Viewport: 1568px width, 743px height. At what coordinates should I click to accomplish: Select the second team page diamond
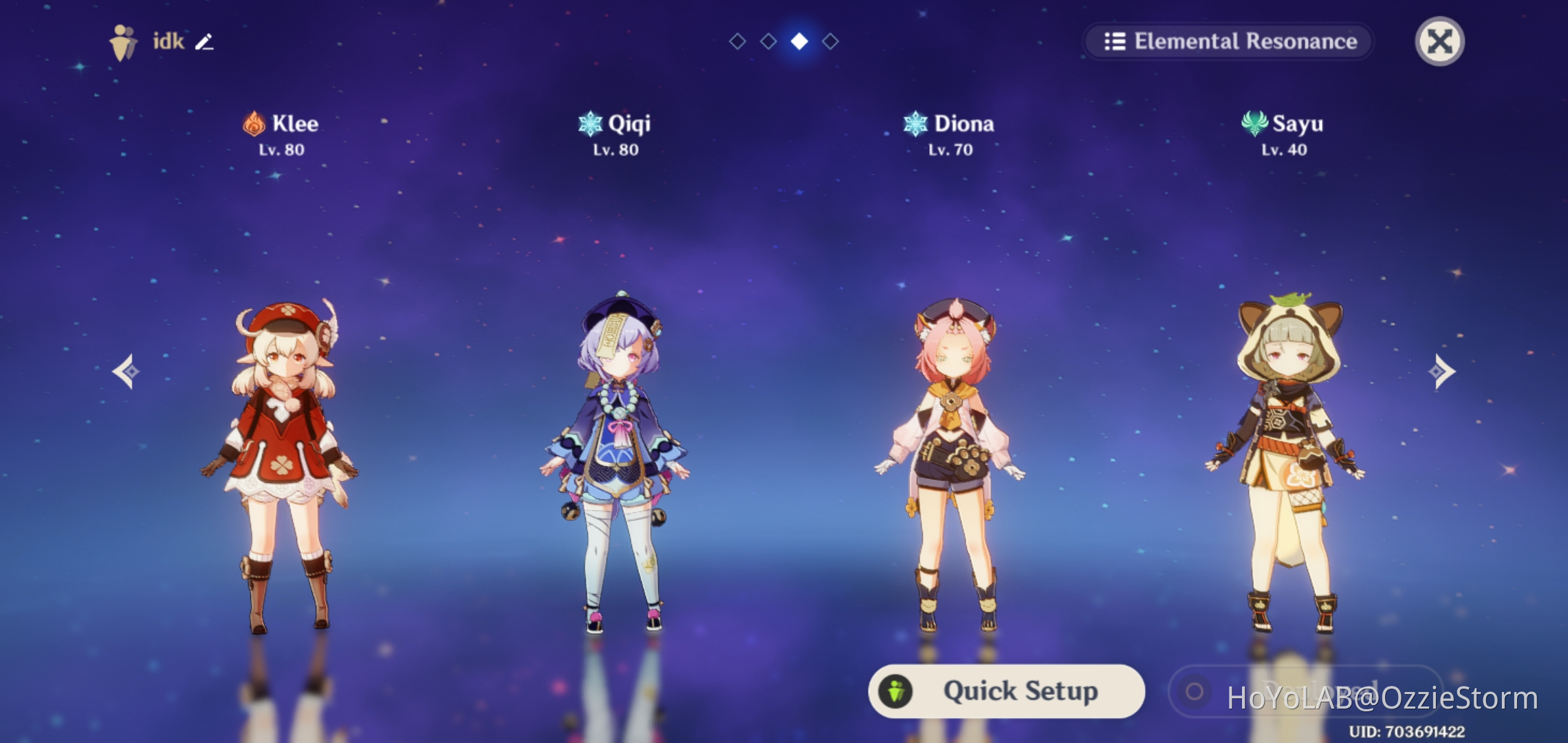click(767, 41)
